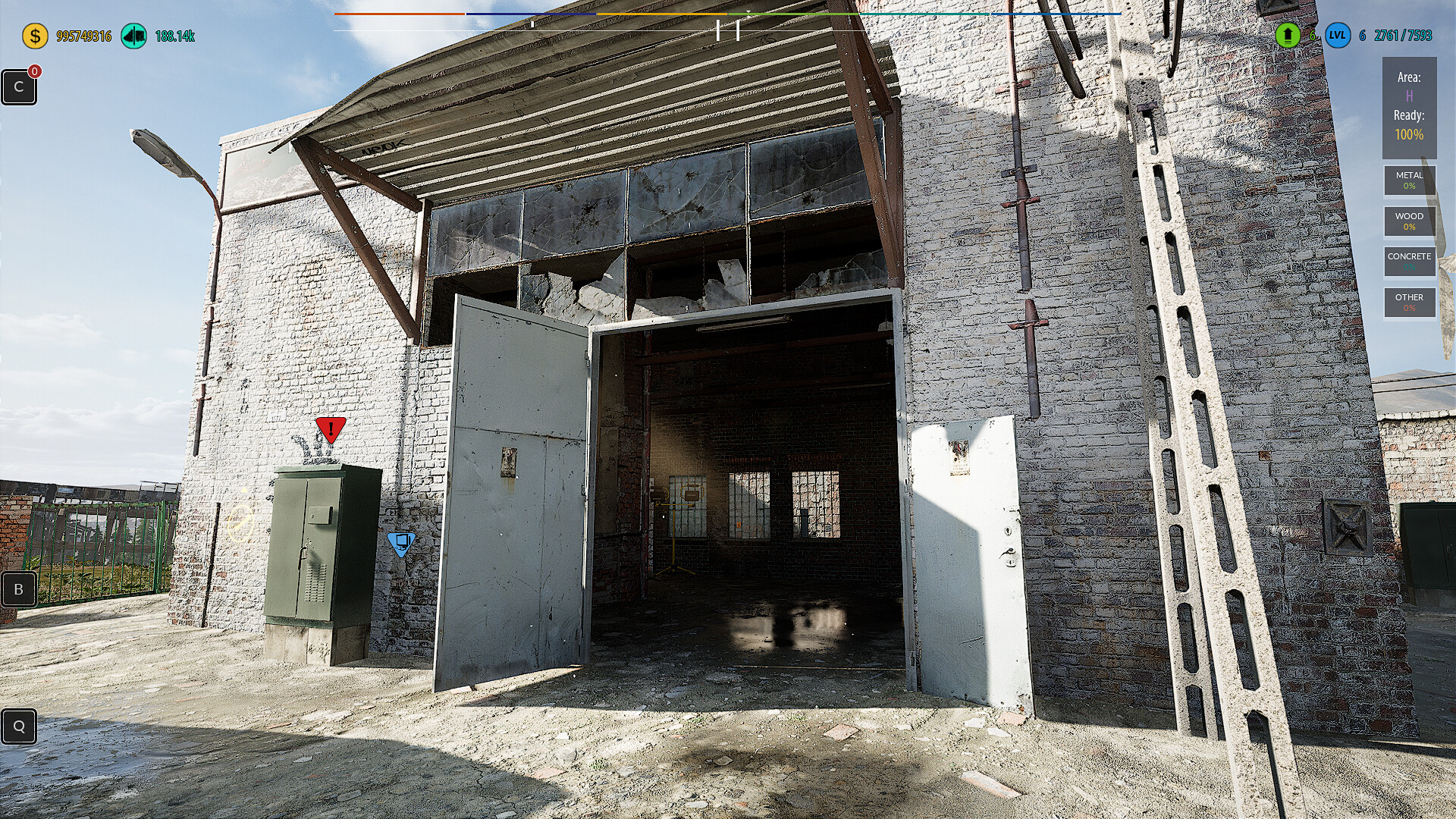Click the B hotkey icon on the left edge
The width and height of the screenshot is (1456, 819).
(18, 589)
